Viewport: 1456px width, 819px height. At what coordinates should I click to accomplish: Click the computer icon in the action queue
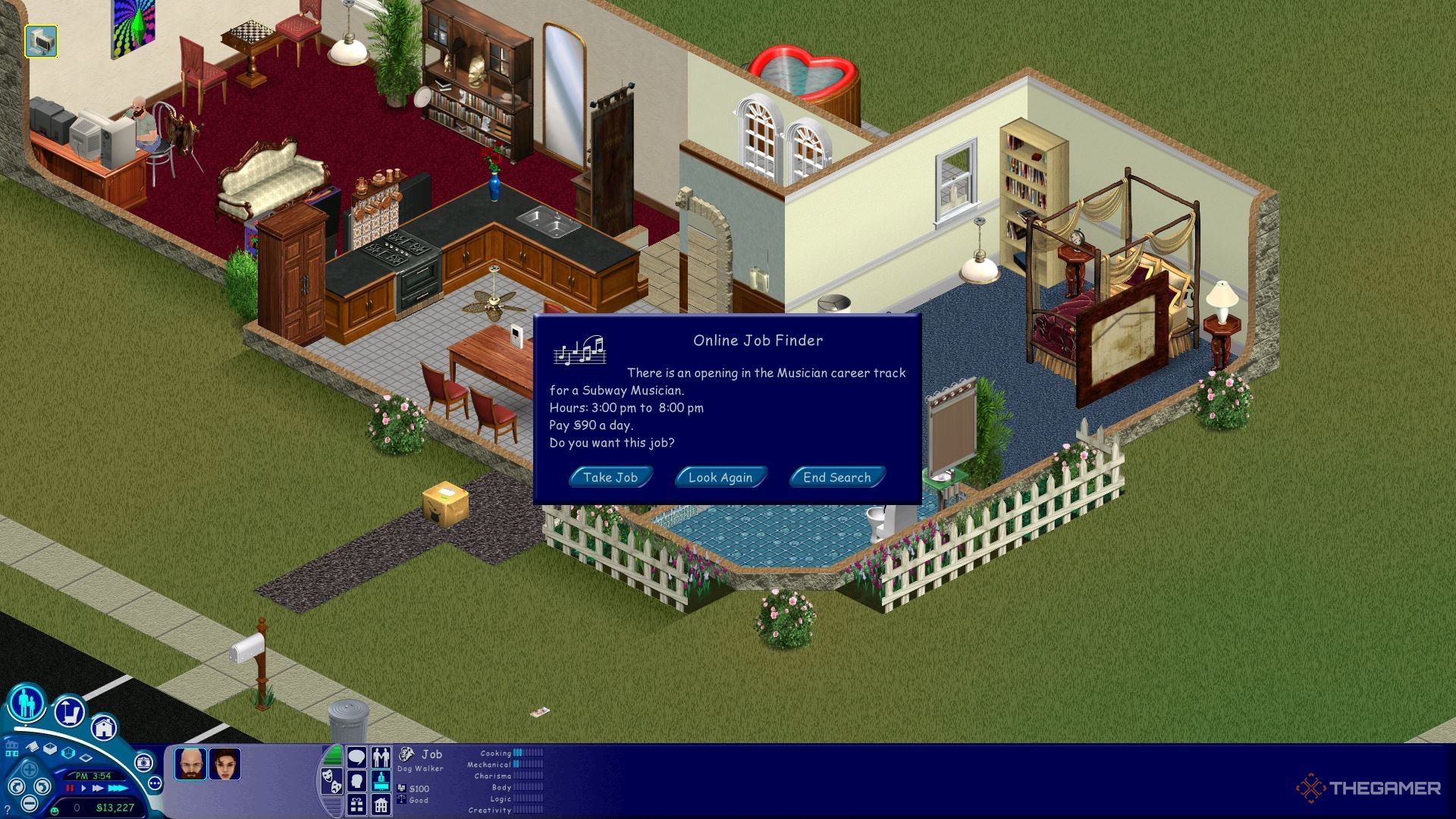(41, 41)
